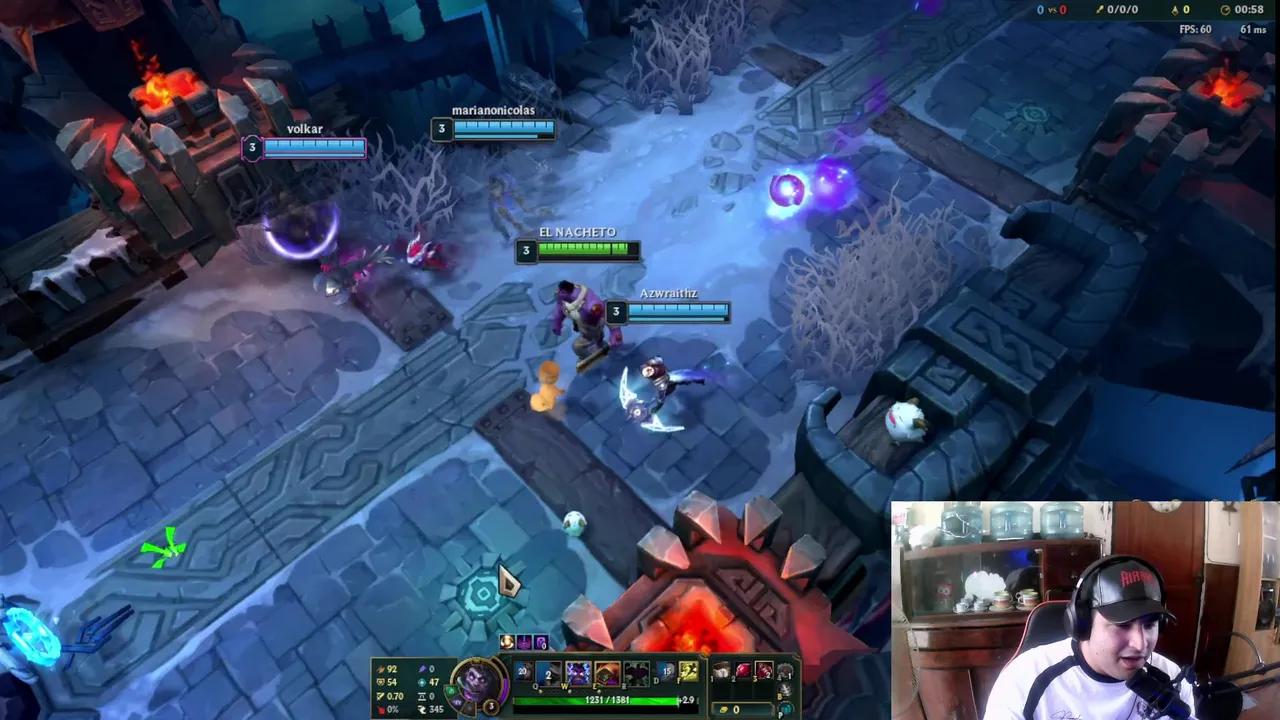The image size is (1280, 720).
Task: Click the armor stat icon showing 54
Action: [380, 680]
